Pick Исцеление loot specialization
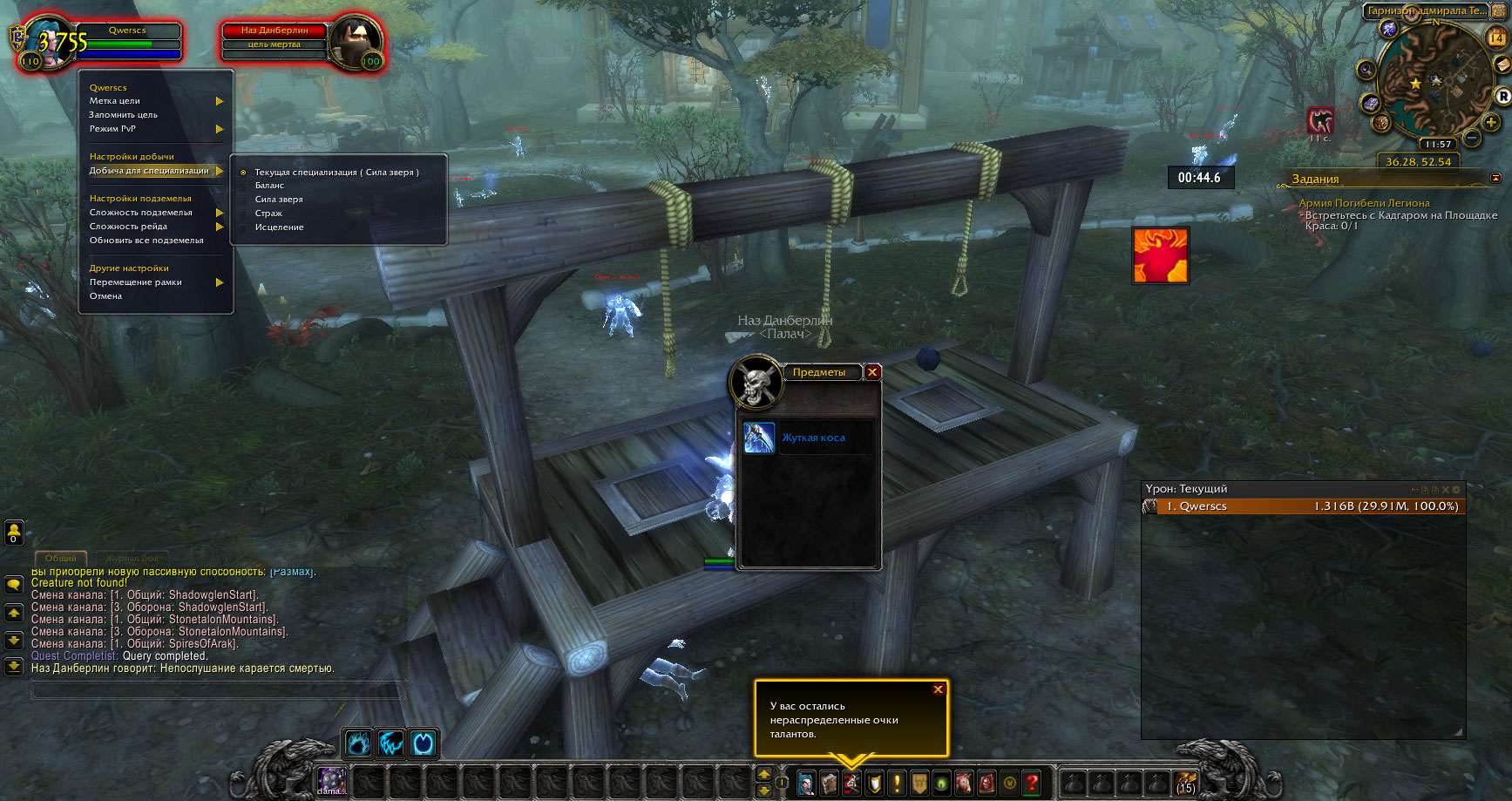 tap(279, 227)
